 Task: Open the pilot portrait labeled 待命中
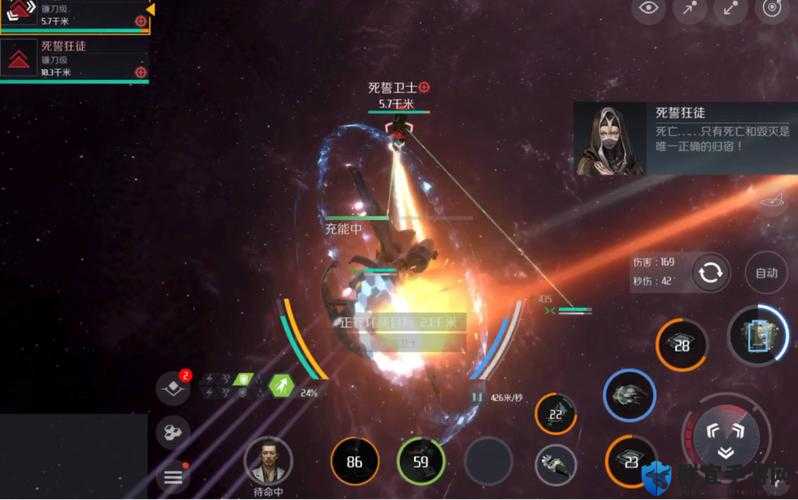pos(267,460)
